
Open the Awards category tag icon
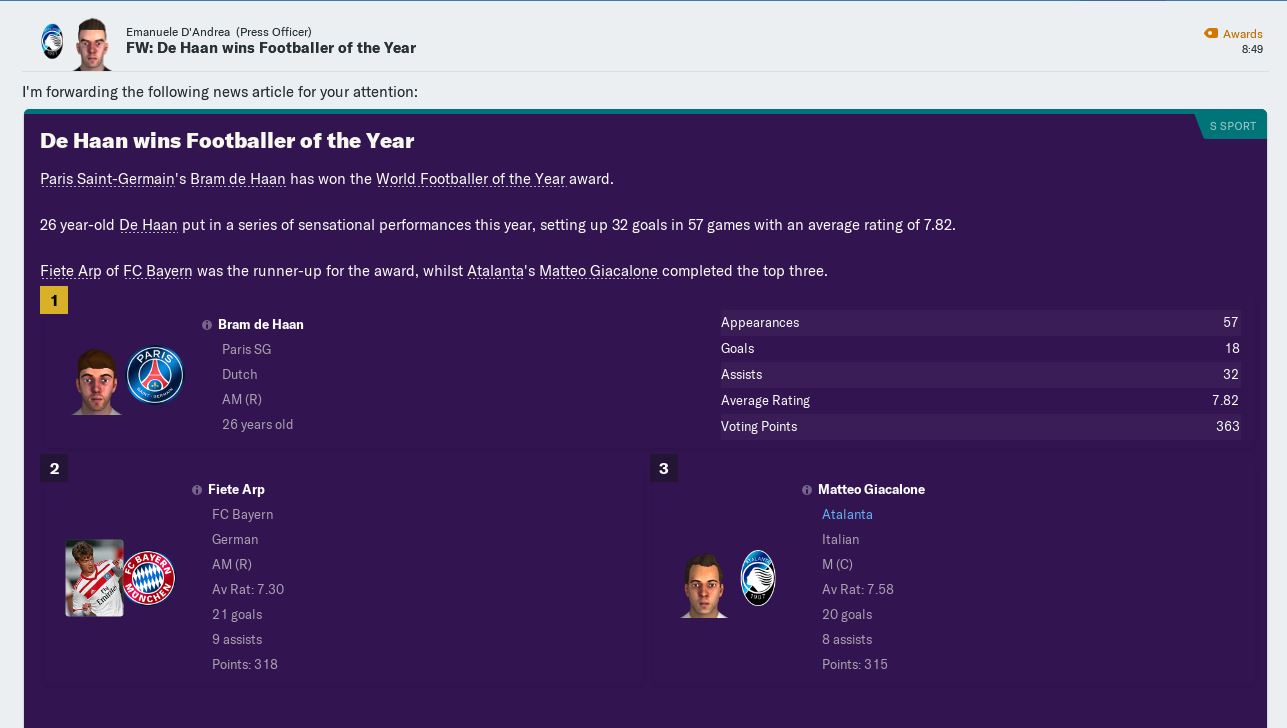[x=1211, y=33]
